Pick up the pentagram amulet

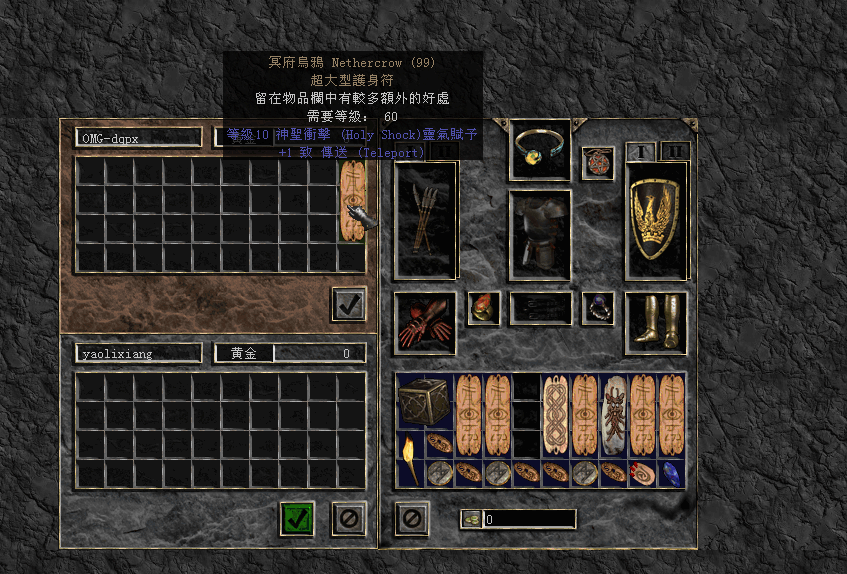pyautogui.click(x=597, y=162)
